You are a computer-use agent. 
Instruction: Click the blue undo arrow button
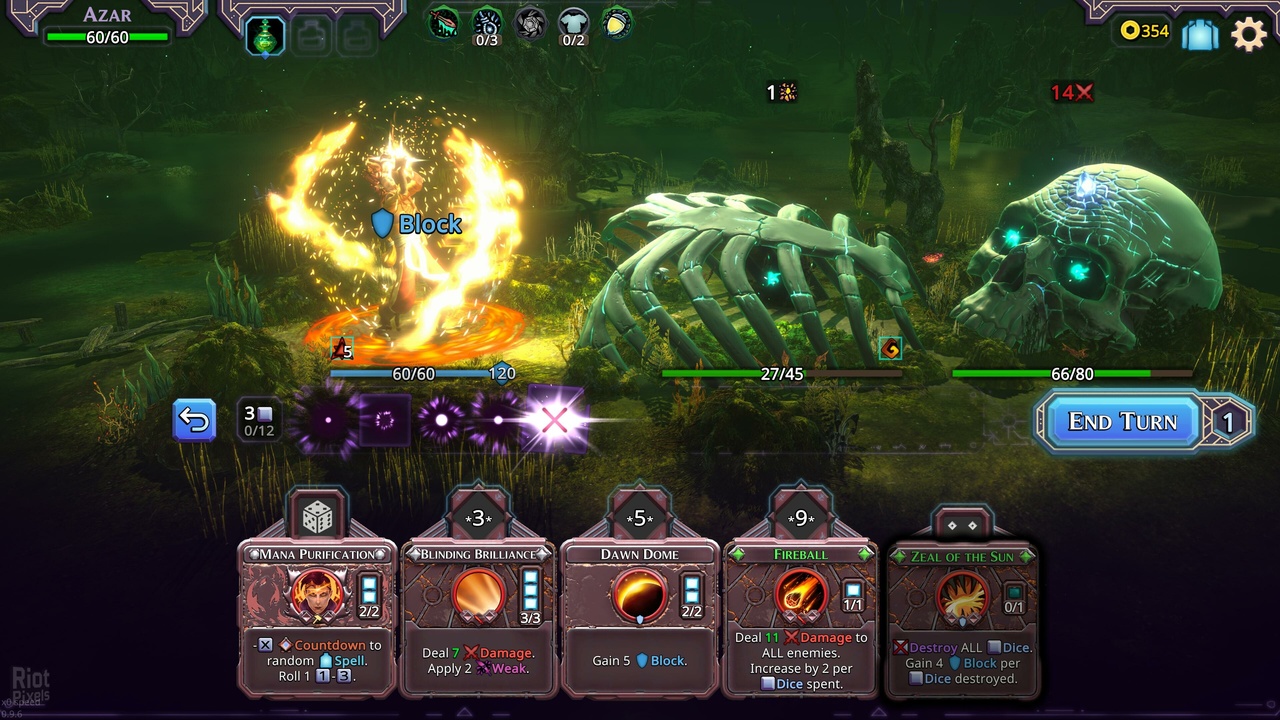tap(194, 420)
